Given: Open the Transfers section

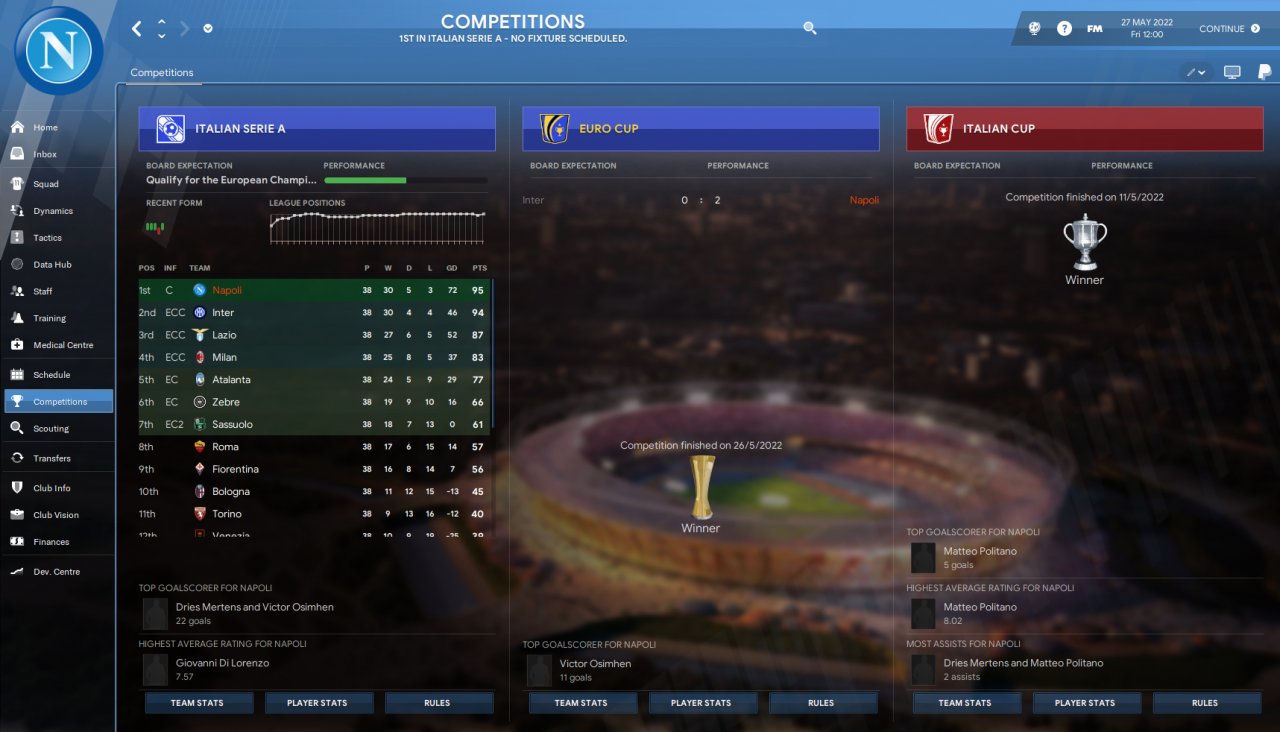Looking at the screenshot, I should tap(52, 458).
